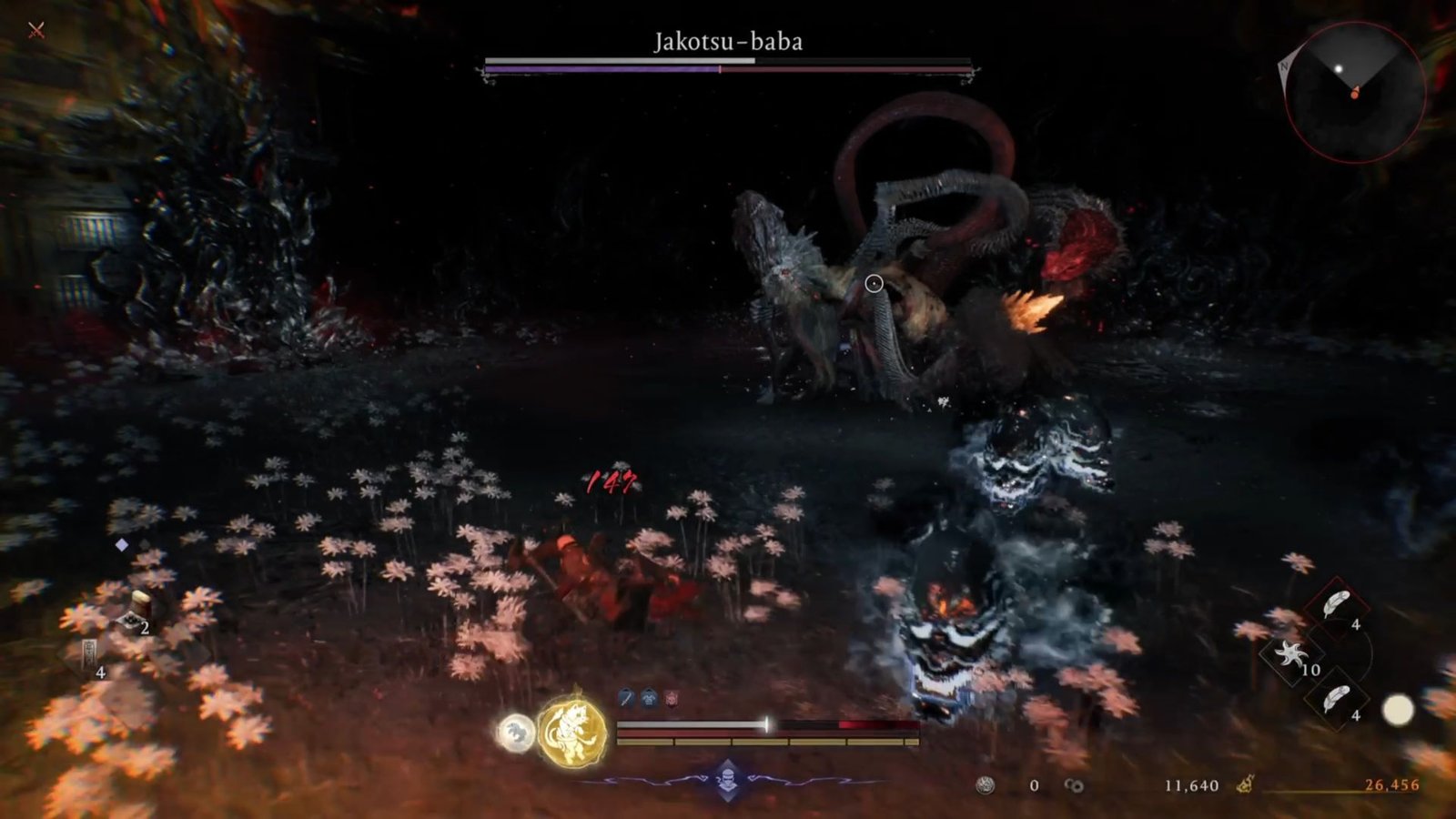Click the blue armor equipment icon
Image resolution: width=1456 pixels, height=819 pixels.
click(648, 697)
